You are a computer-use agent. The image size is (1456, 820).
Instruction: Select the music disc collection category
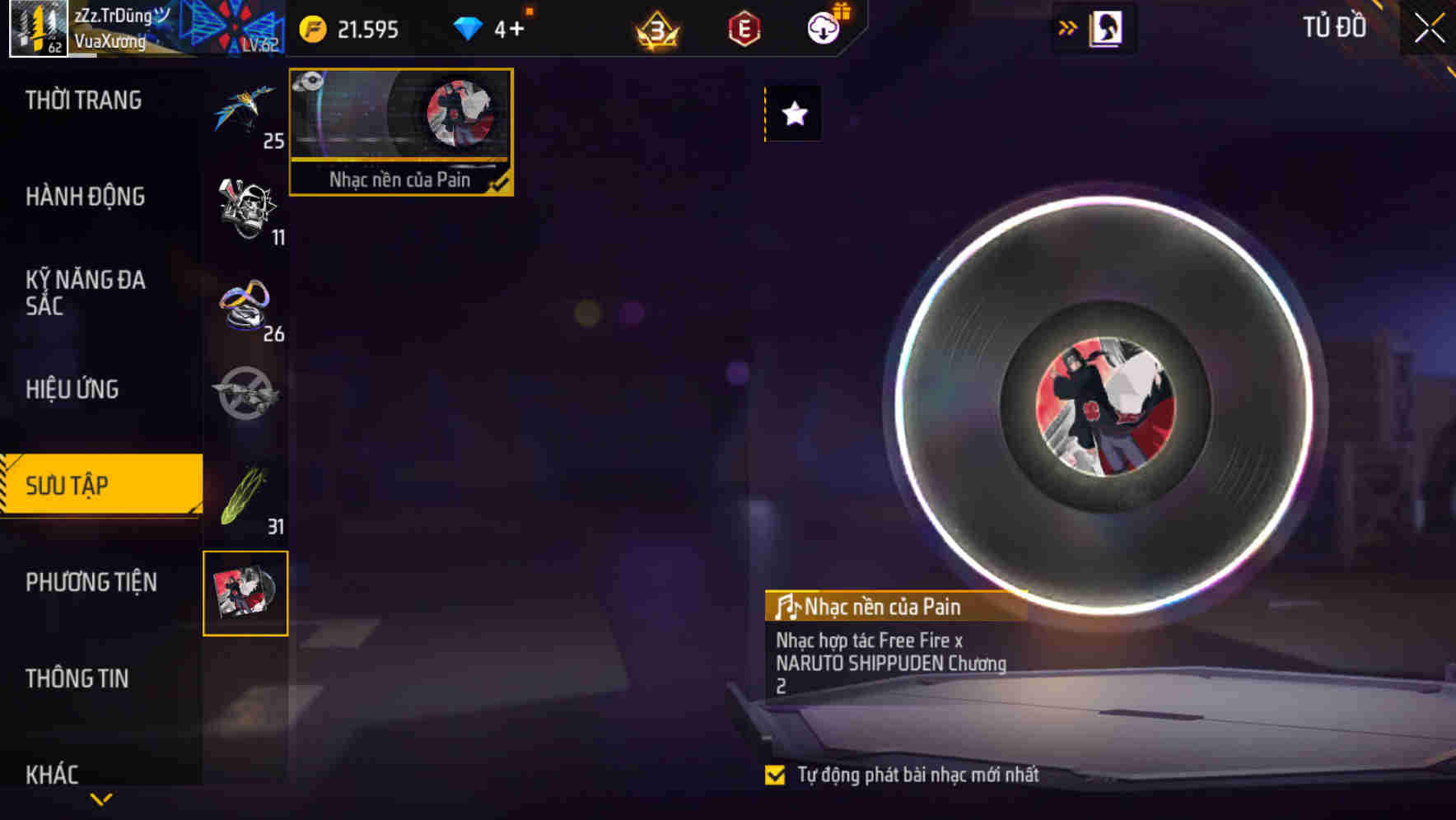[x=246, y=593]
